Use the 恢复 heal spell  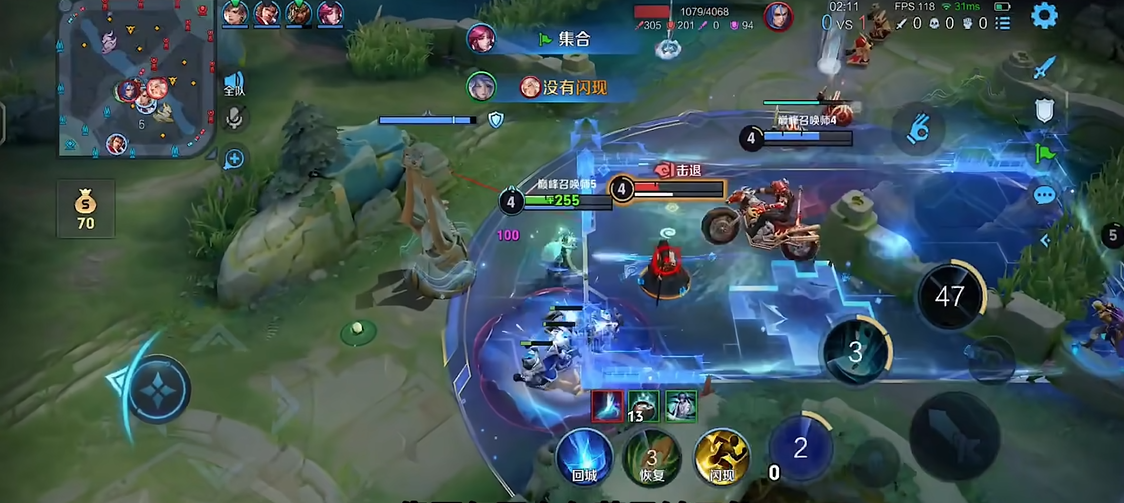coord(652,457)
